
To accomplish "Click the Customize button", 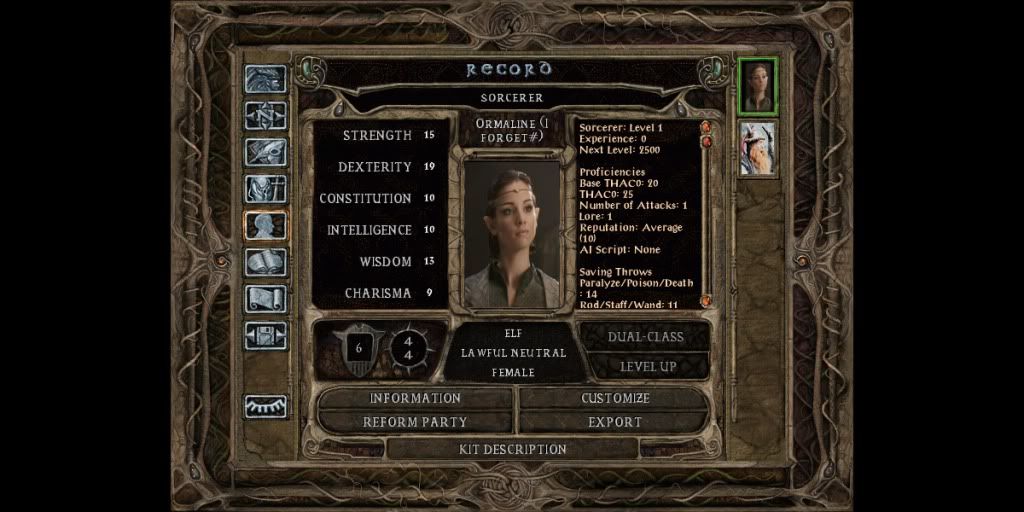I will coord(615,398).
